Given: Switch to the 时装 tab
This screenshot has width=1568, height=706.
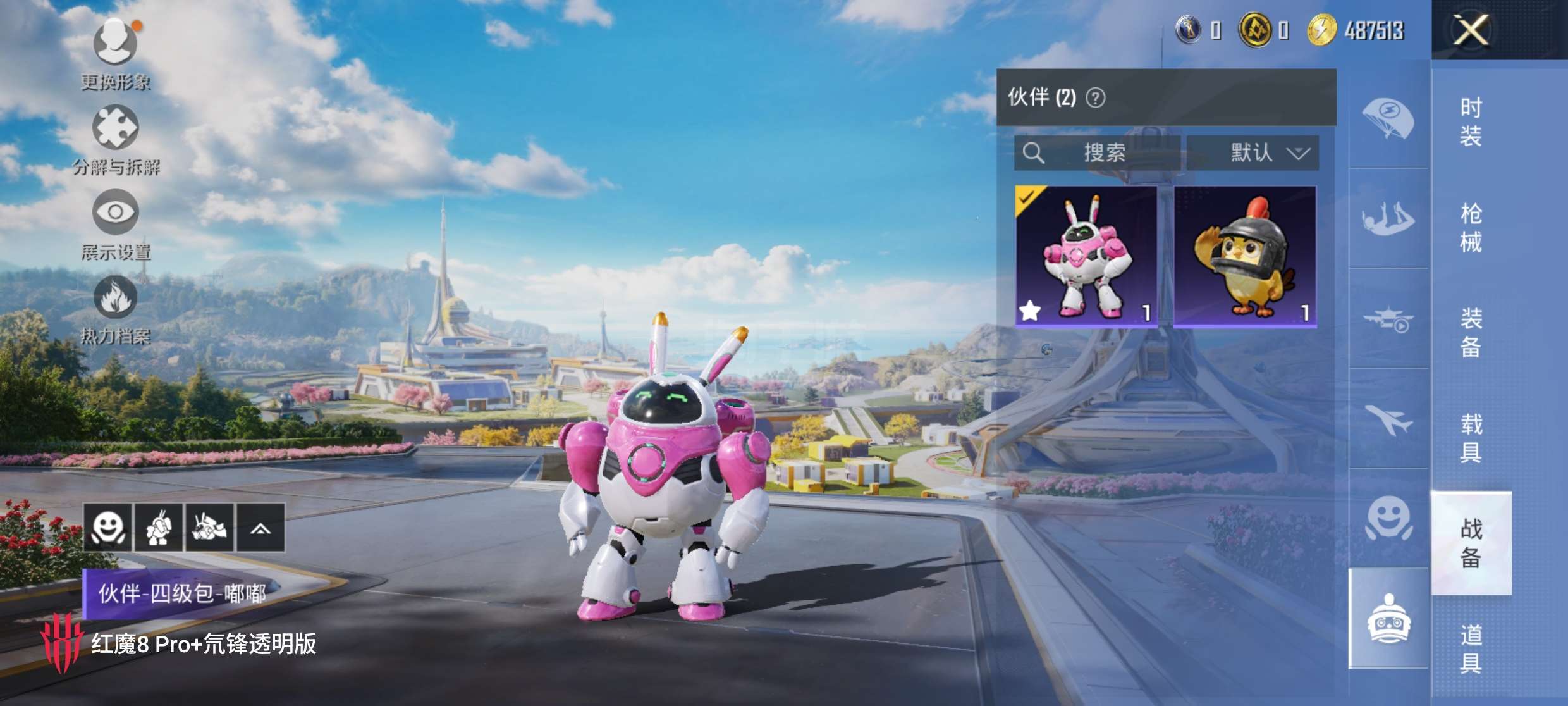Looking at the screenshot, I should 1471,121.
